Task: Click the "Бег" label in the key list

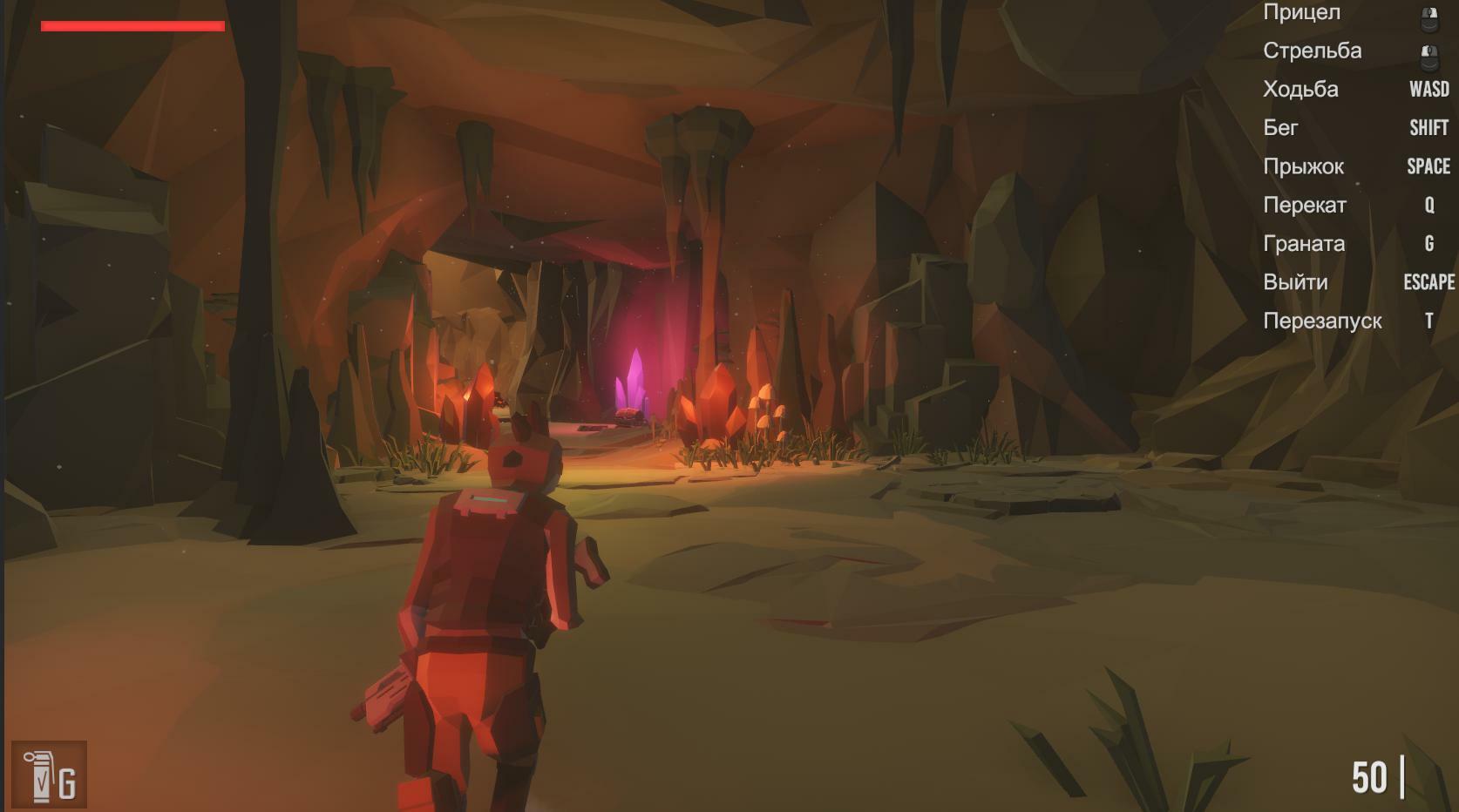Action: (1282, 127)
